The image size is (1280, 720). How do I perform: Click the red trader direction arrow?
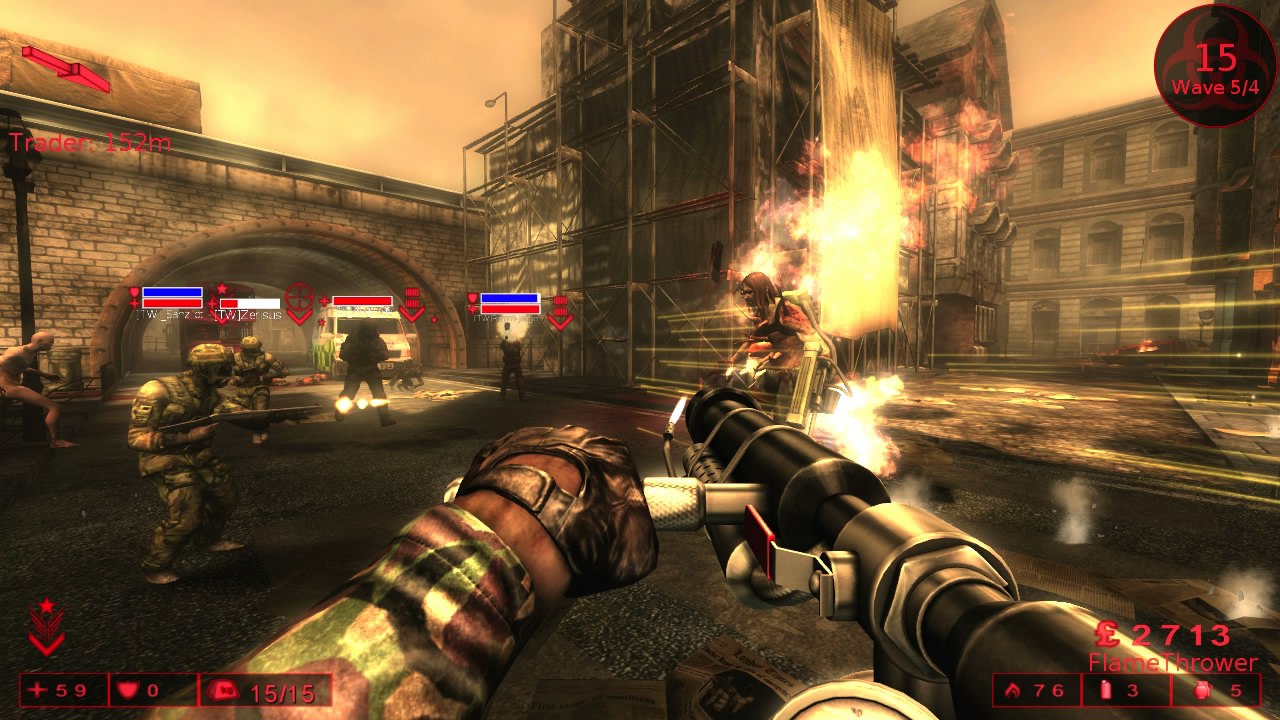(x=66, y=67)
